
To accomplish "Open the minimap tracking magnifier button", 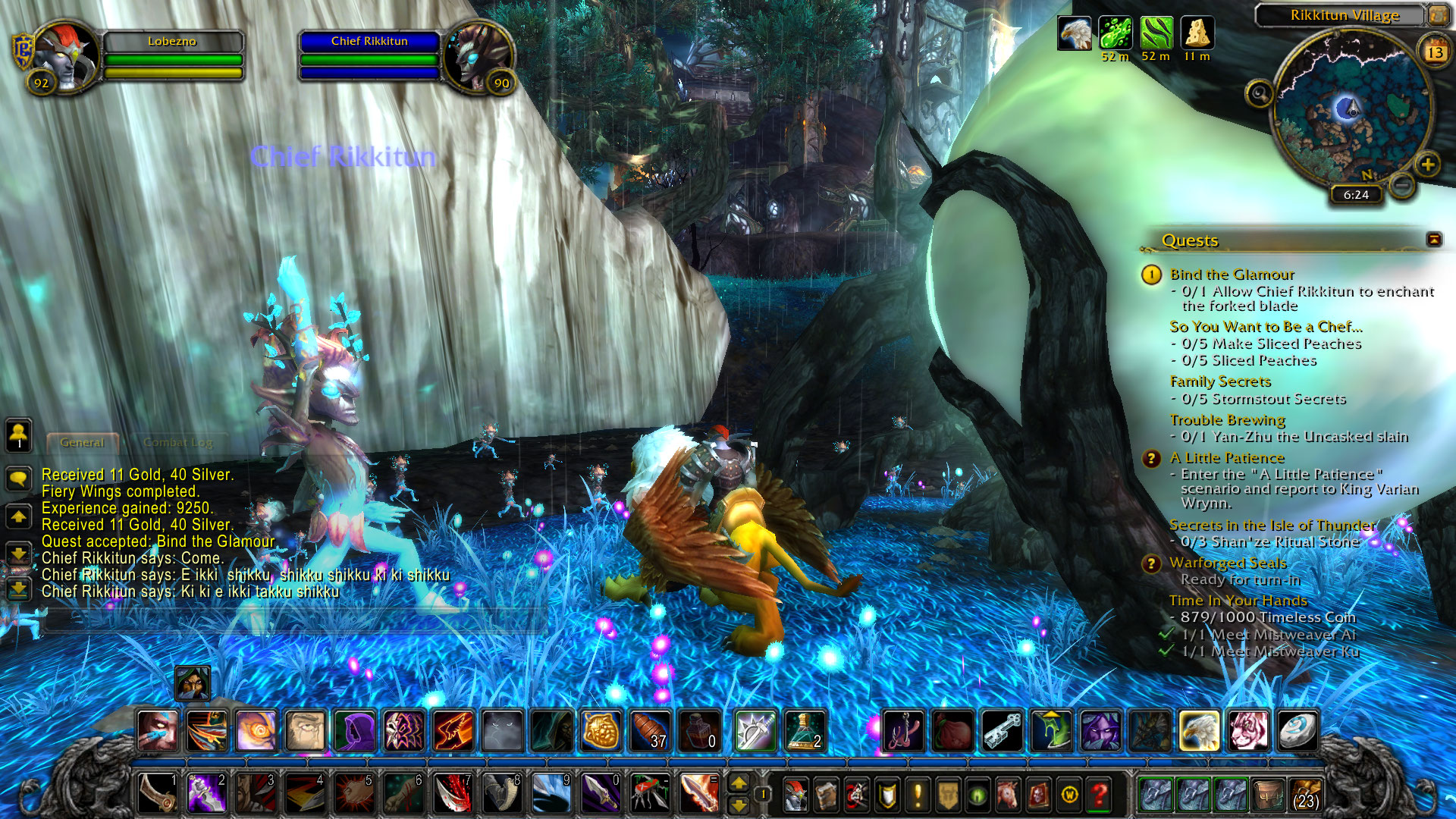I will (x=1260, y=94).
